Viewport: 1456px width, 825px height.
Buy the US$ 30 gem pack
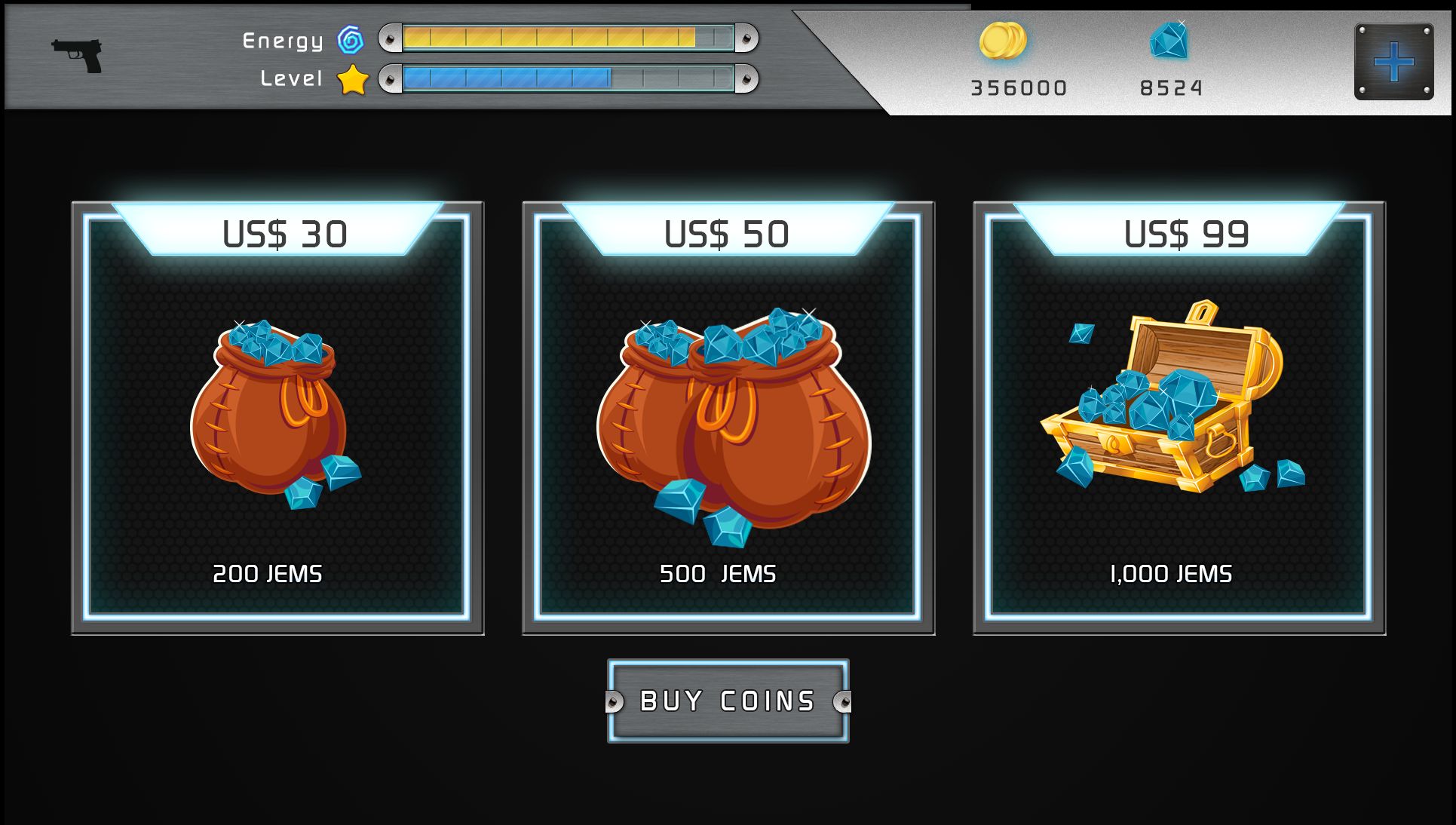(277, 419)
